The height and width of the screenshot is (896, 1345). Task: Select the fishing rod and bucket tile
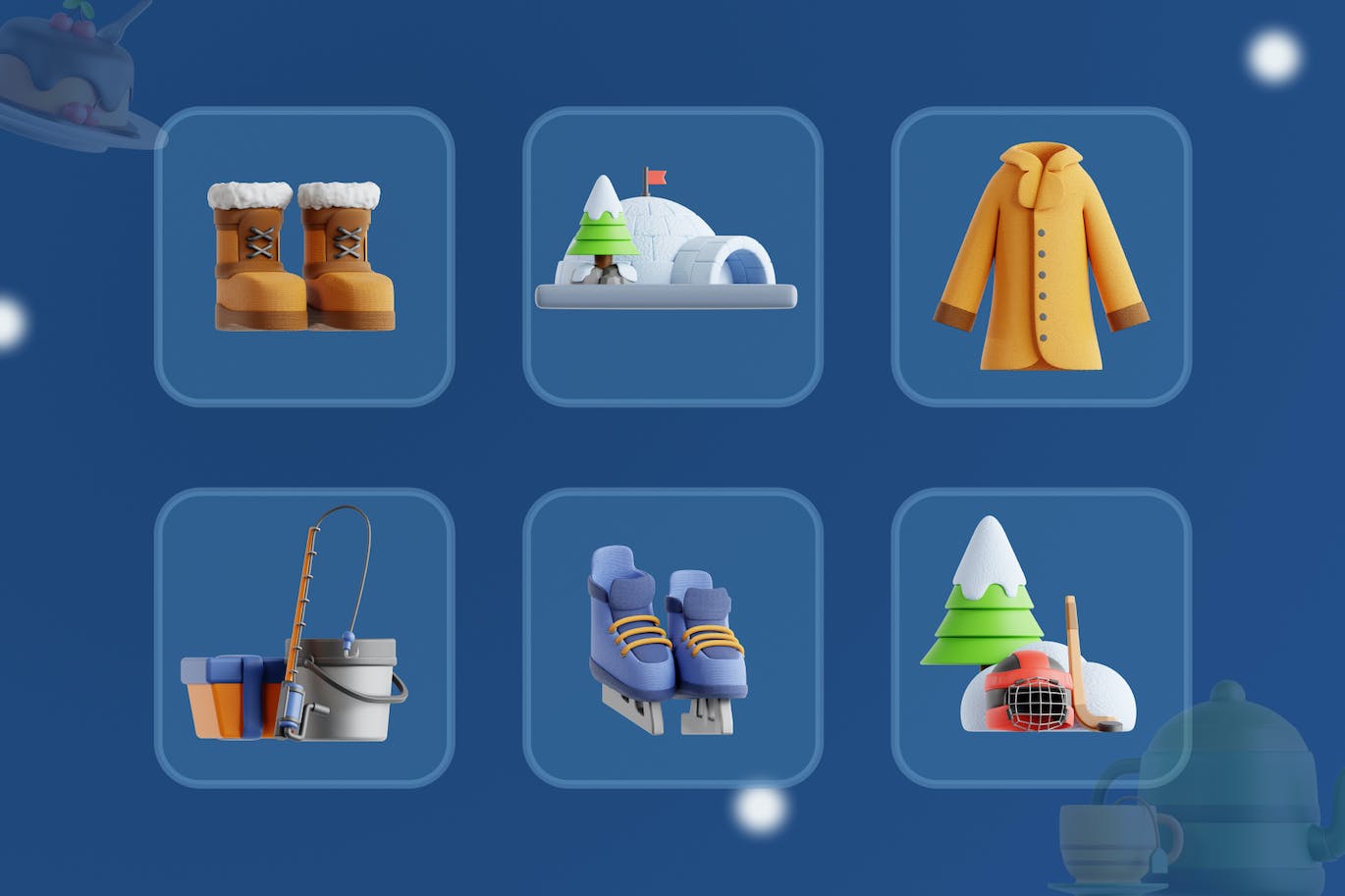303,637
